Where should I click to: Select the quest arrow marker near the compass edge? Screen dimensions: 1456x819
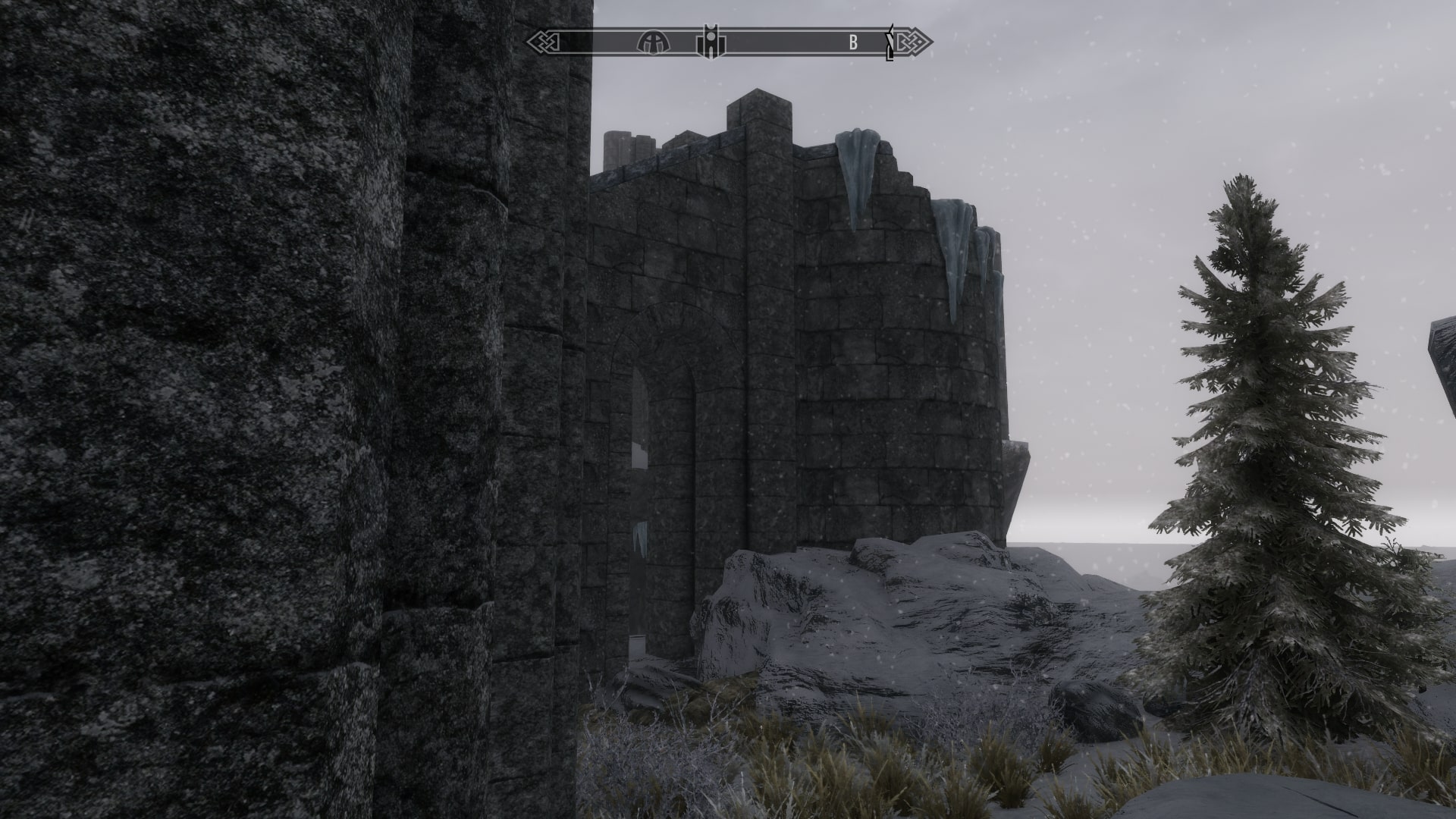[889, 44]
